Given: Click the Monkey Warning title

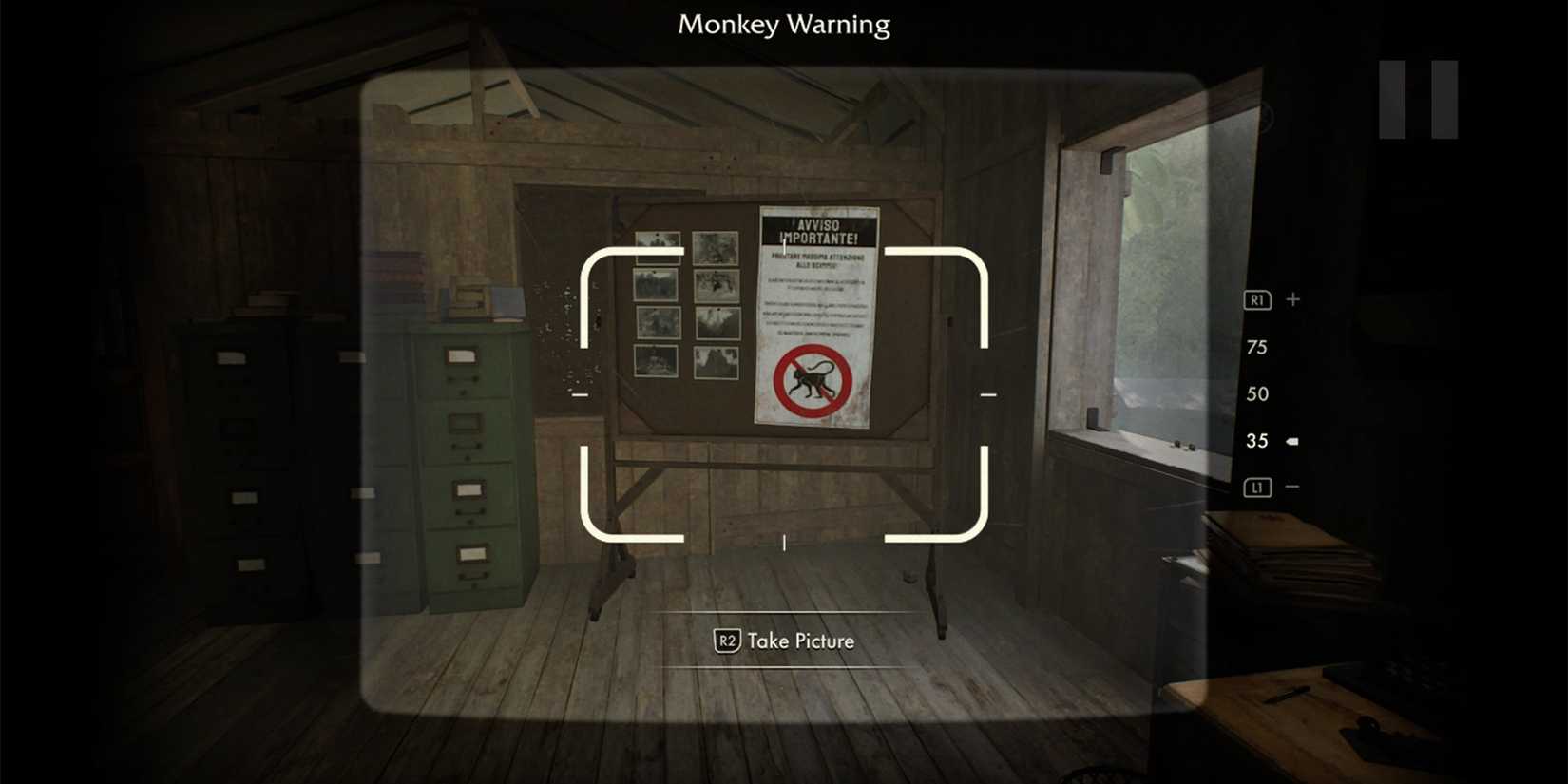Looking at the screenshot, I should (x=782, y=25).
